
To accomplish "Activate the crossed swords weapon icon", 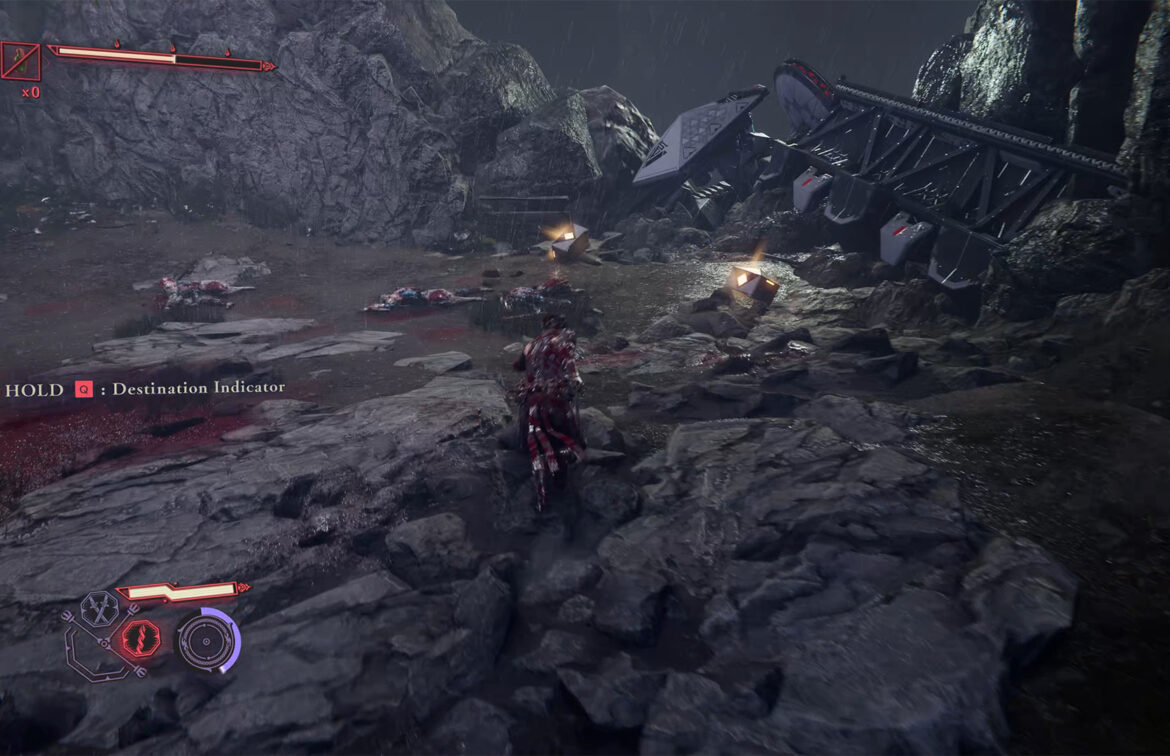I will (100, 607).
